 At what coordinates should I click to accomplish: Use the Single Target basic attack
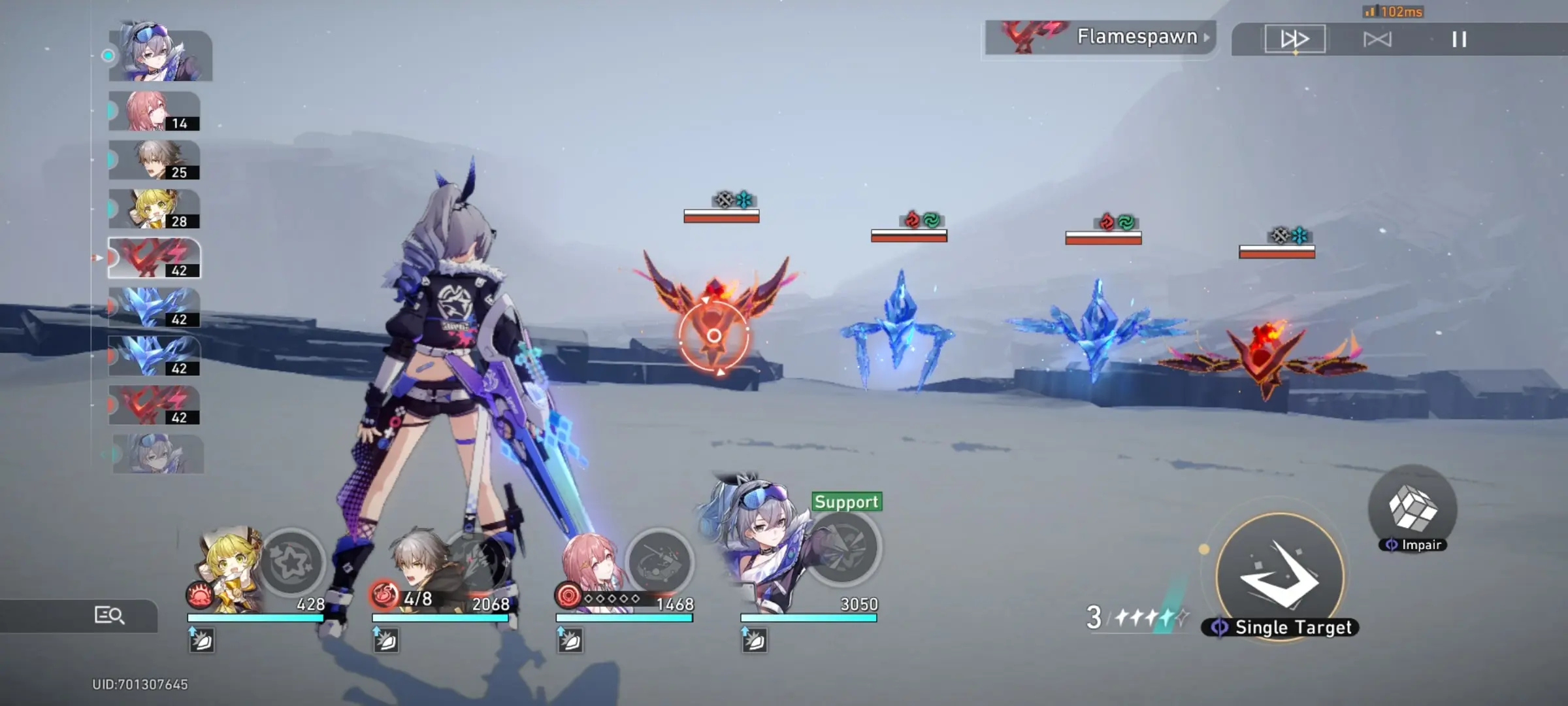pyautogui.click(x=1279, y=577)
